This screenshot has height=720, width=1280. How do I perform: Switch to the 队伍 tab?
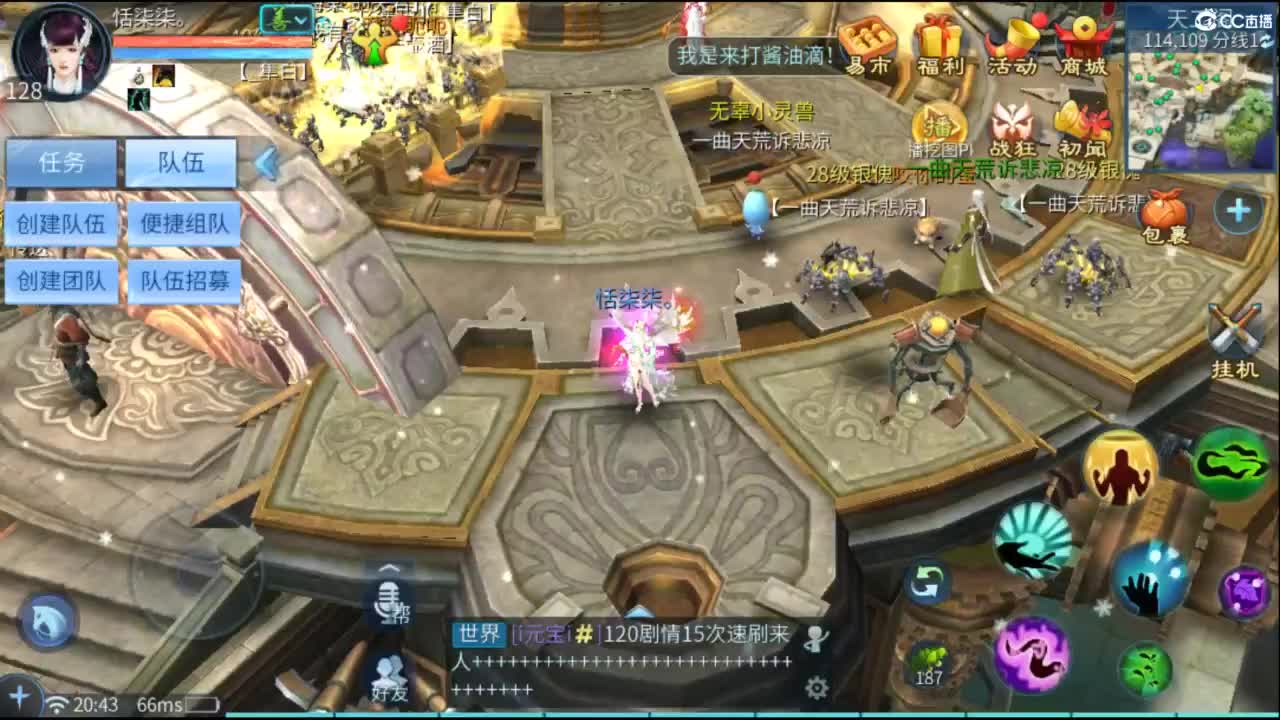[180, 163]
